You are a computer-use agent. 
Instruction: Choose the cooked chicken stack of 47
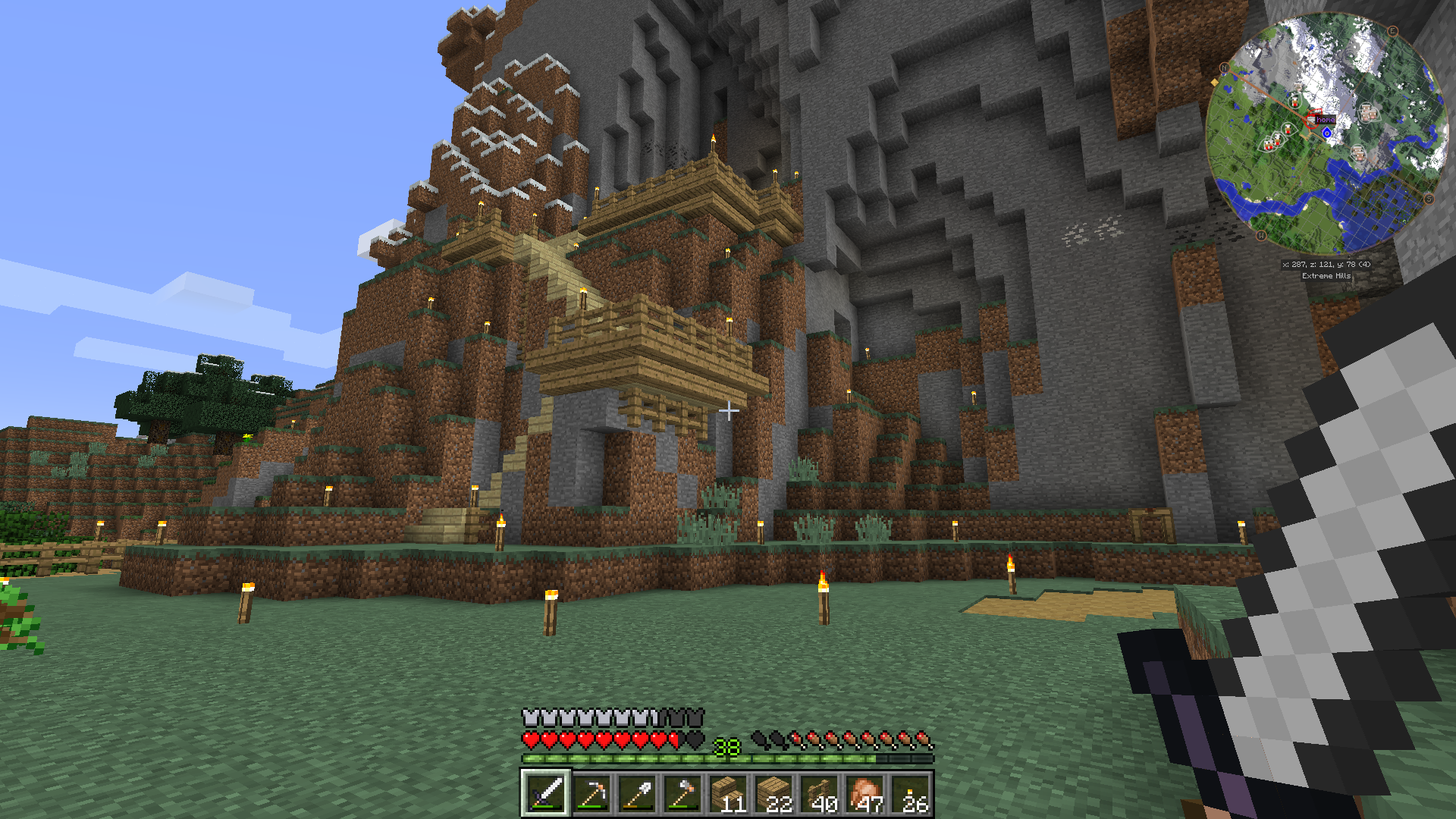click(x=864, y=794)
